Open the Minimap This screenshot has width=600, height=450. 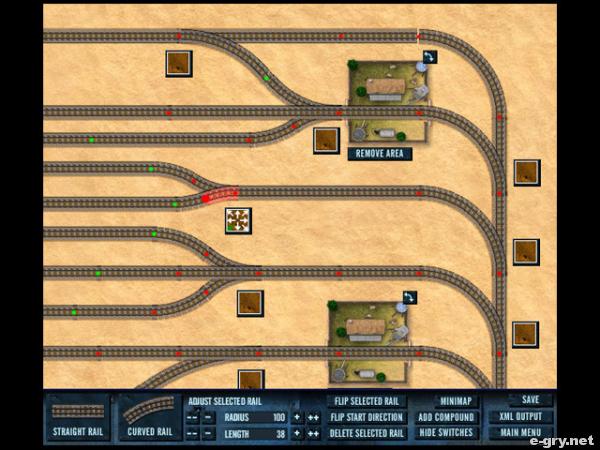(x=446, y=401)
